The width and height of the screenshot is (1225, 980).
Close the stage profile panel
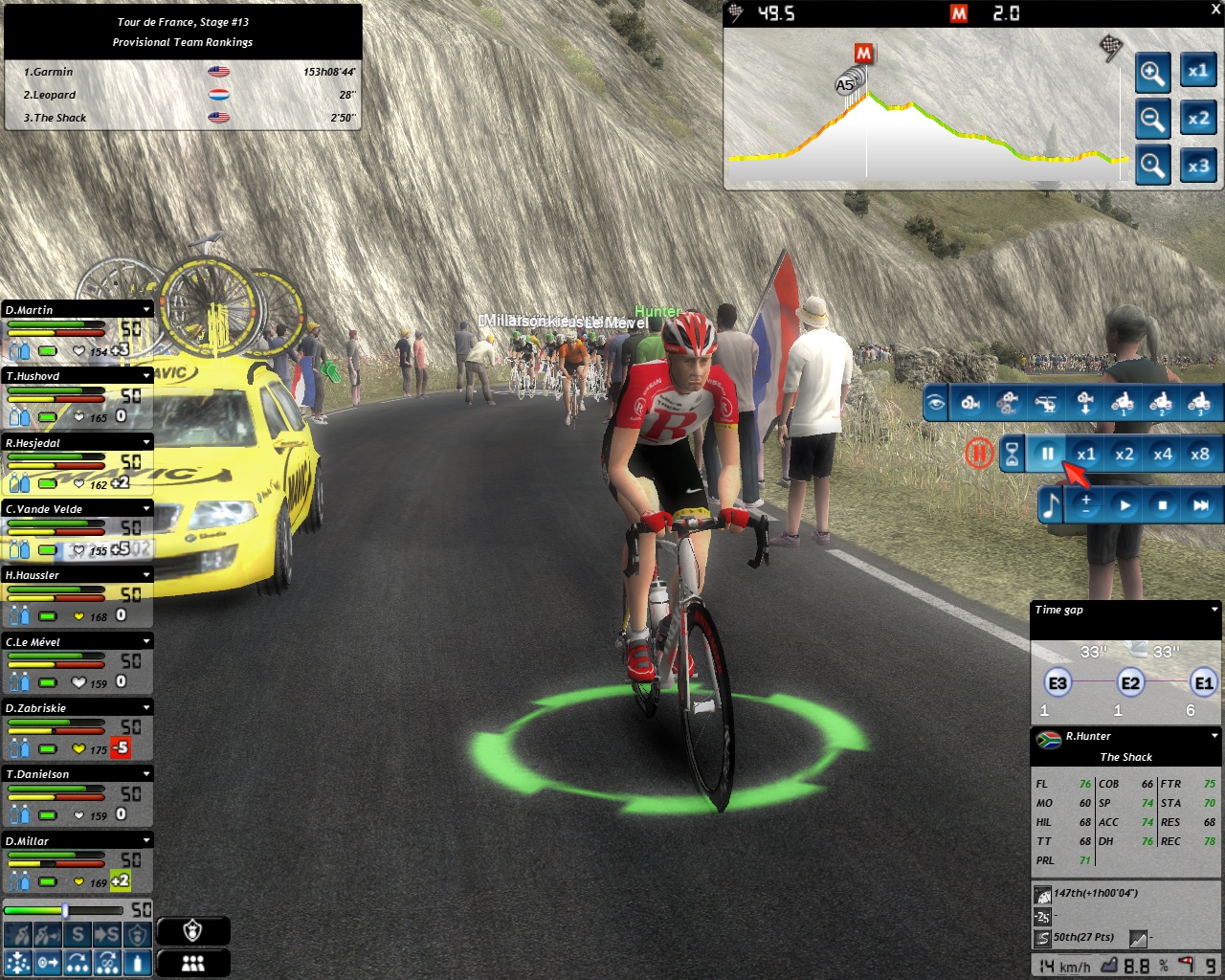point(1216,11)
